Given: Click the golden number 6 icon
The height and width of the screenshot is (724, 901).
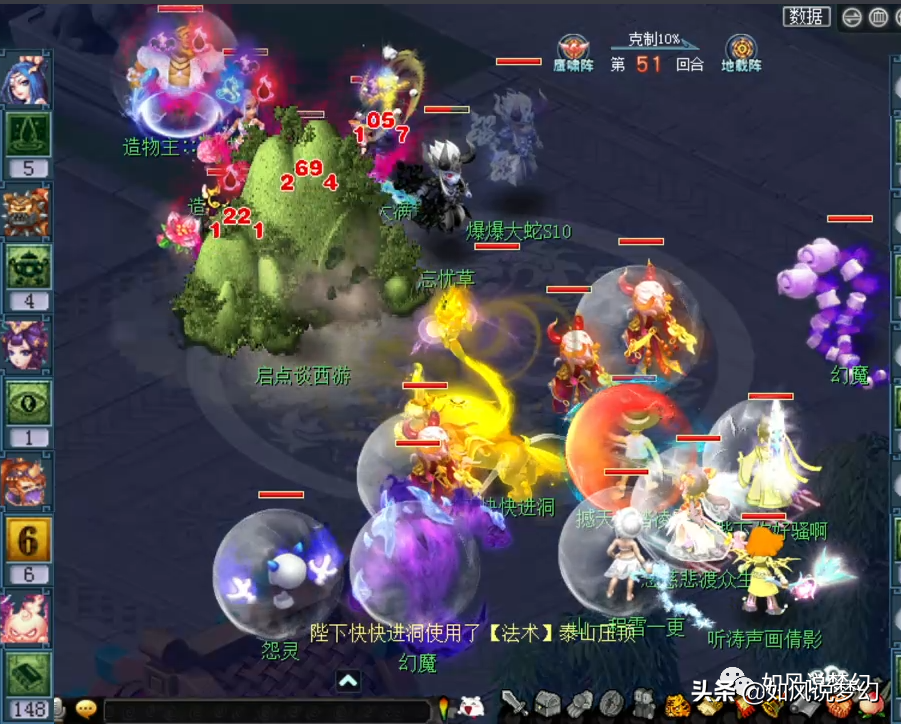Looking at the screenshot, I should pyautogui.click(x=27, y=541).
